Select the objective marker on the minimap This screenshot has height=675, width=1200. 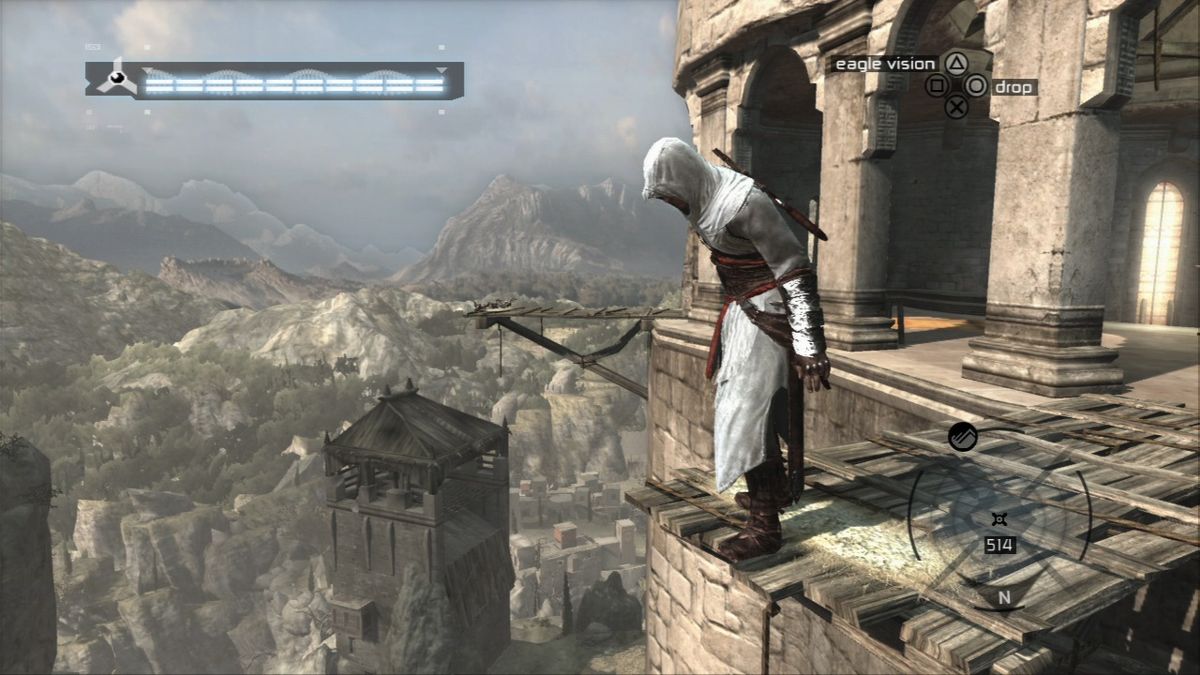(x=998, y=518)
